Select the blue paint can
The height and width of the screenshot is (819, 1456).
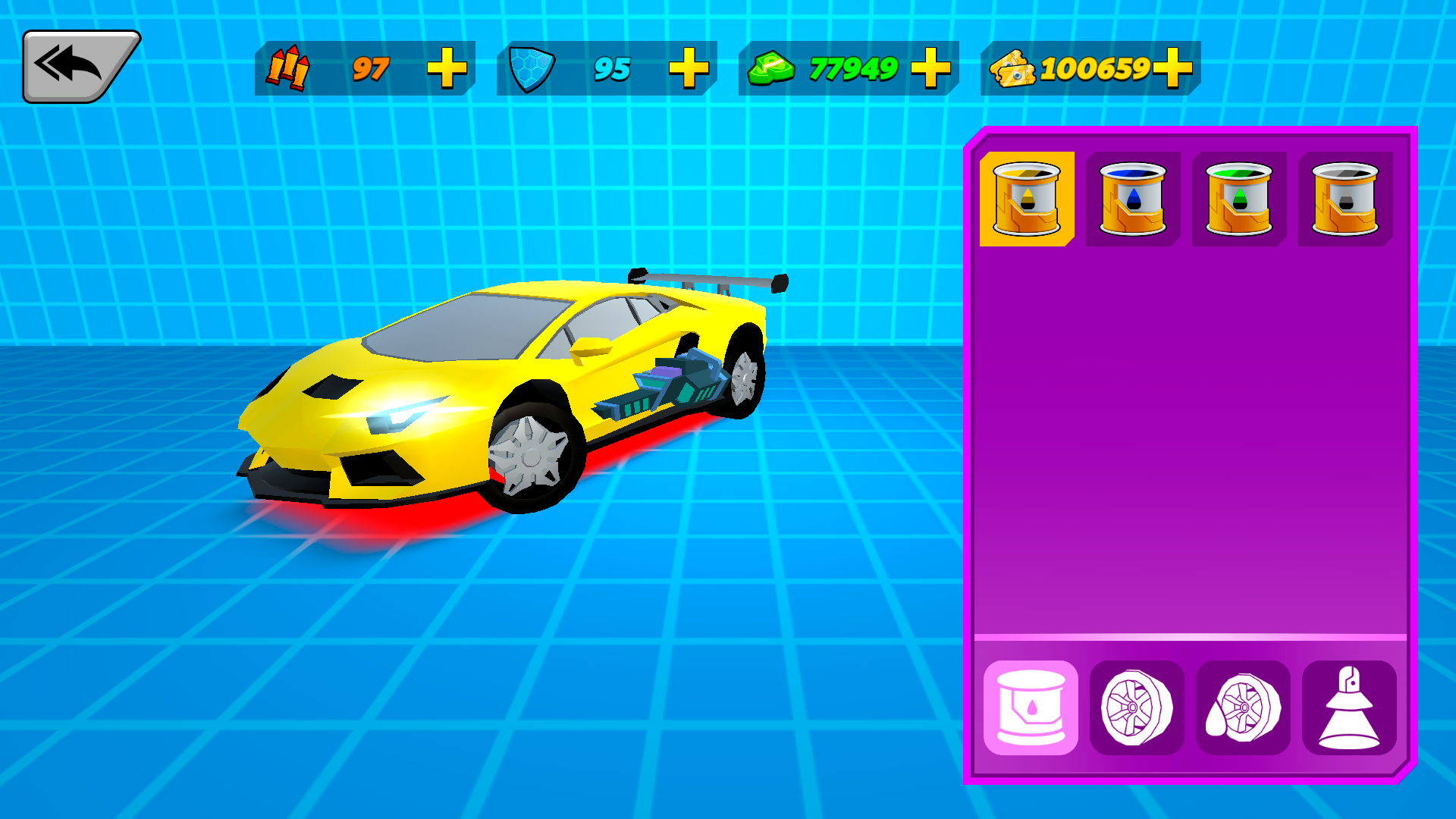coord(1132,199)
